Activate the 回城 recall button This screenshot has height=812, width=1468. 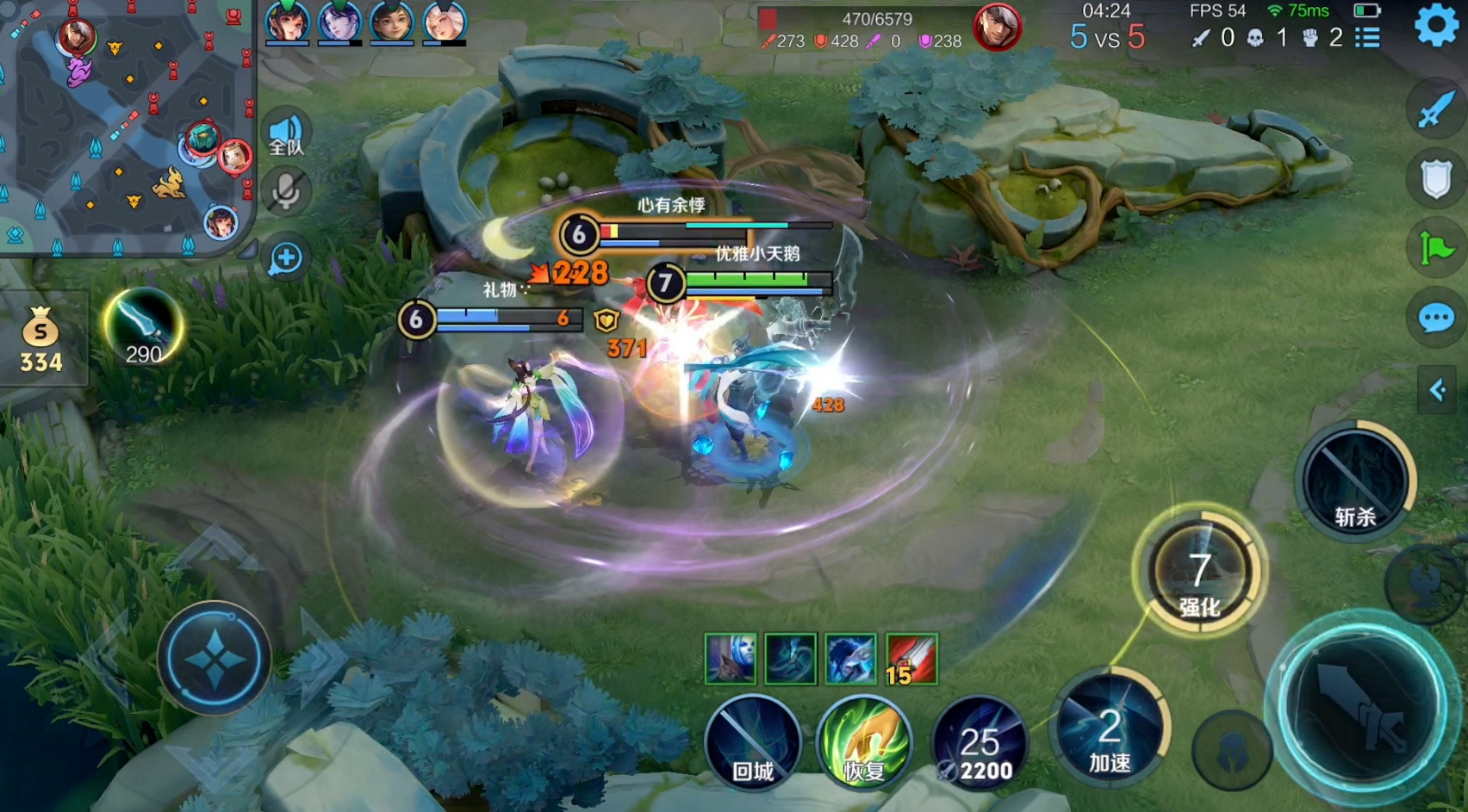[x=752, y=742]
